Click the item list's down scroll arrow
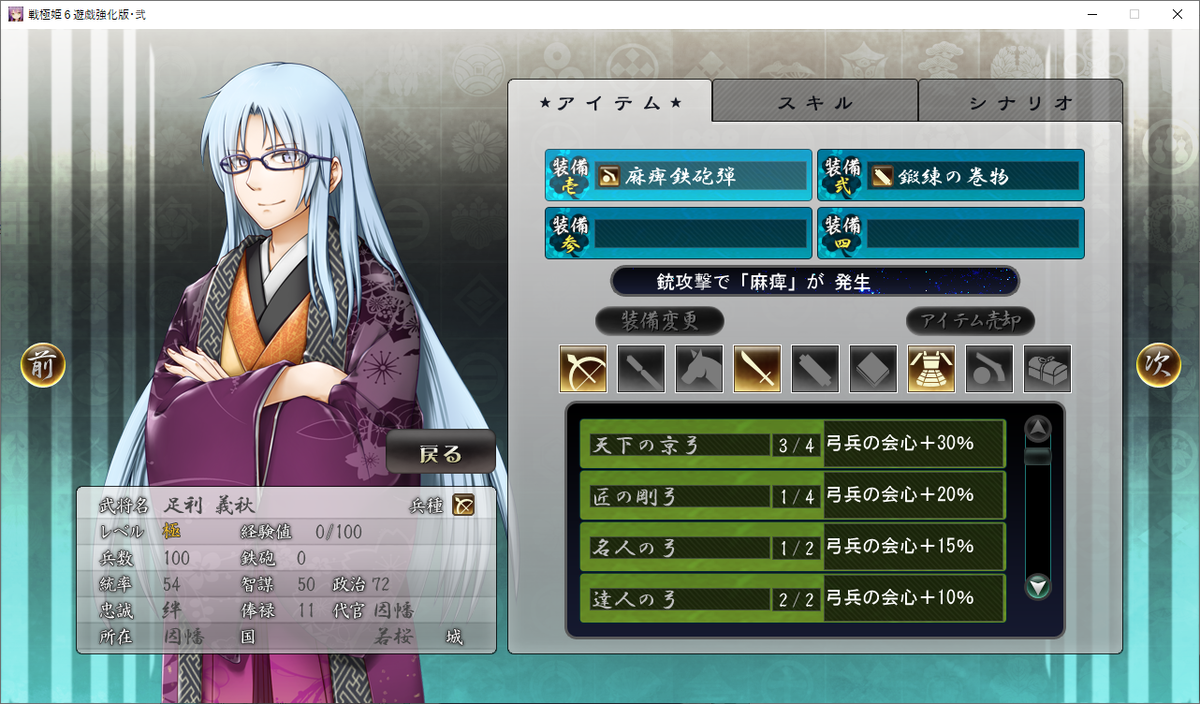 coord(1039,587)
